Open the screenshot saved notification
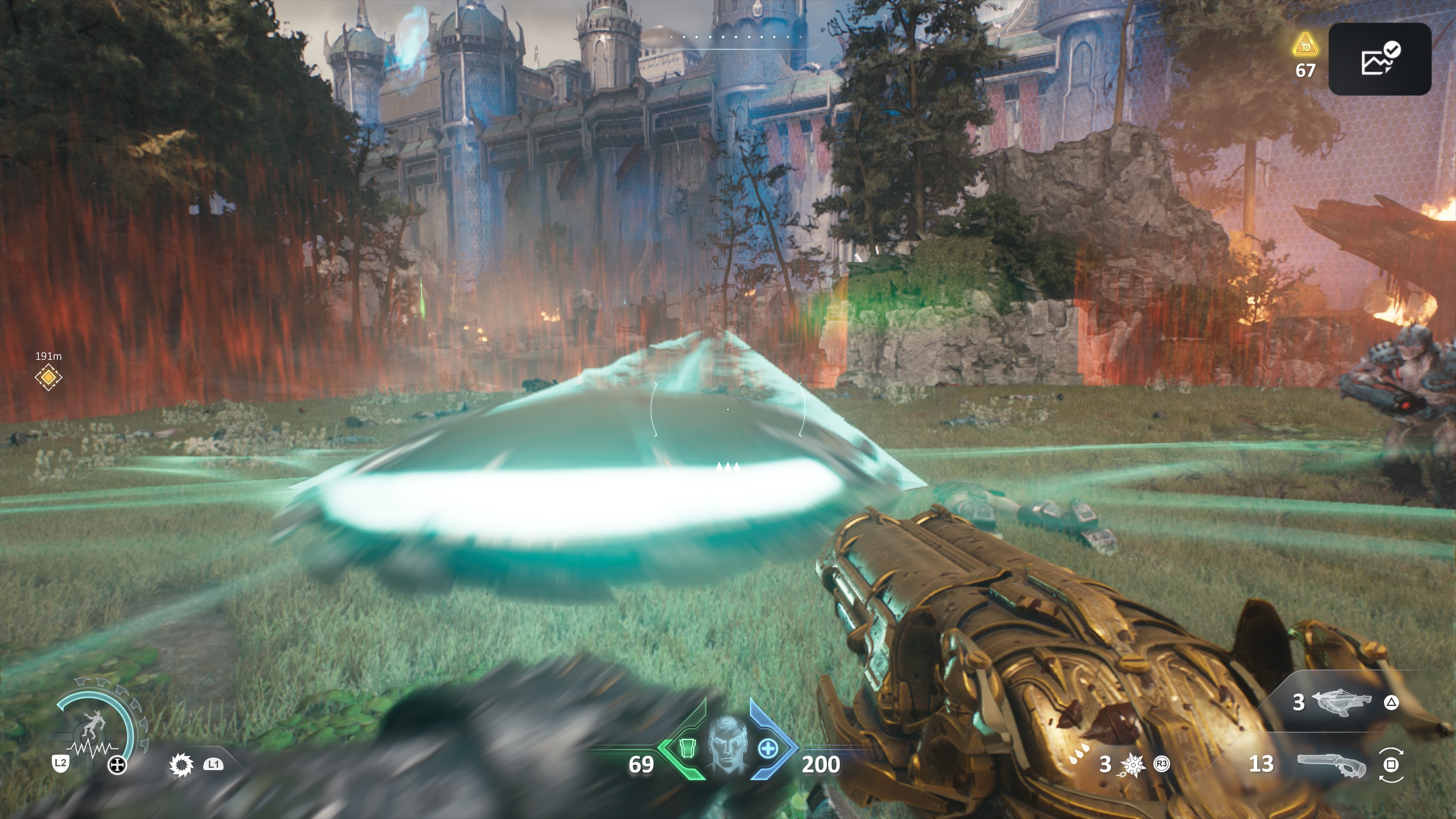The image size is (1456, 819). (x=1379, y=59)
